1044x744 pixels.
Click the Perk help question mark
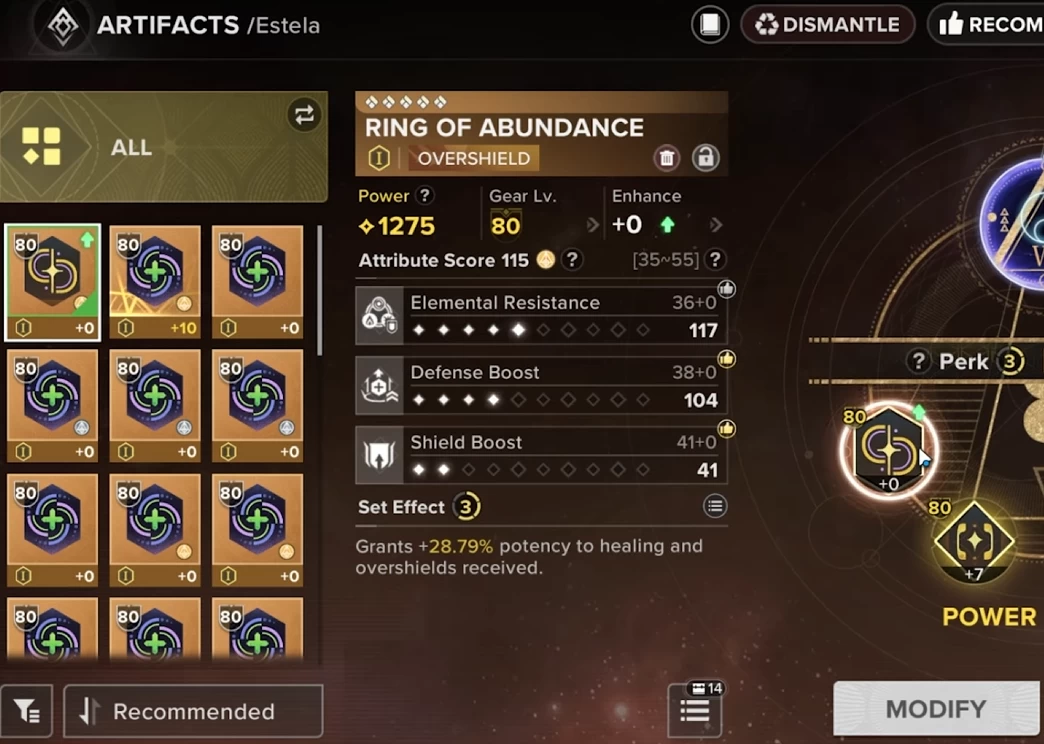point(917,362)
